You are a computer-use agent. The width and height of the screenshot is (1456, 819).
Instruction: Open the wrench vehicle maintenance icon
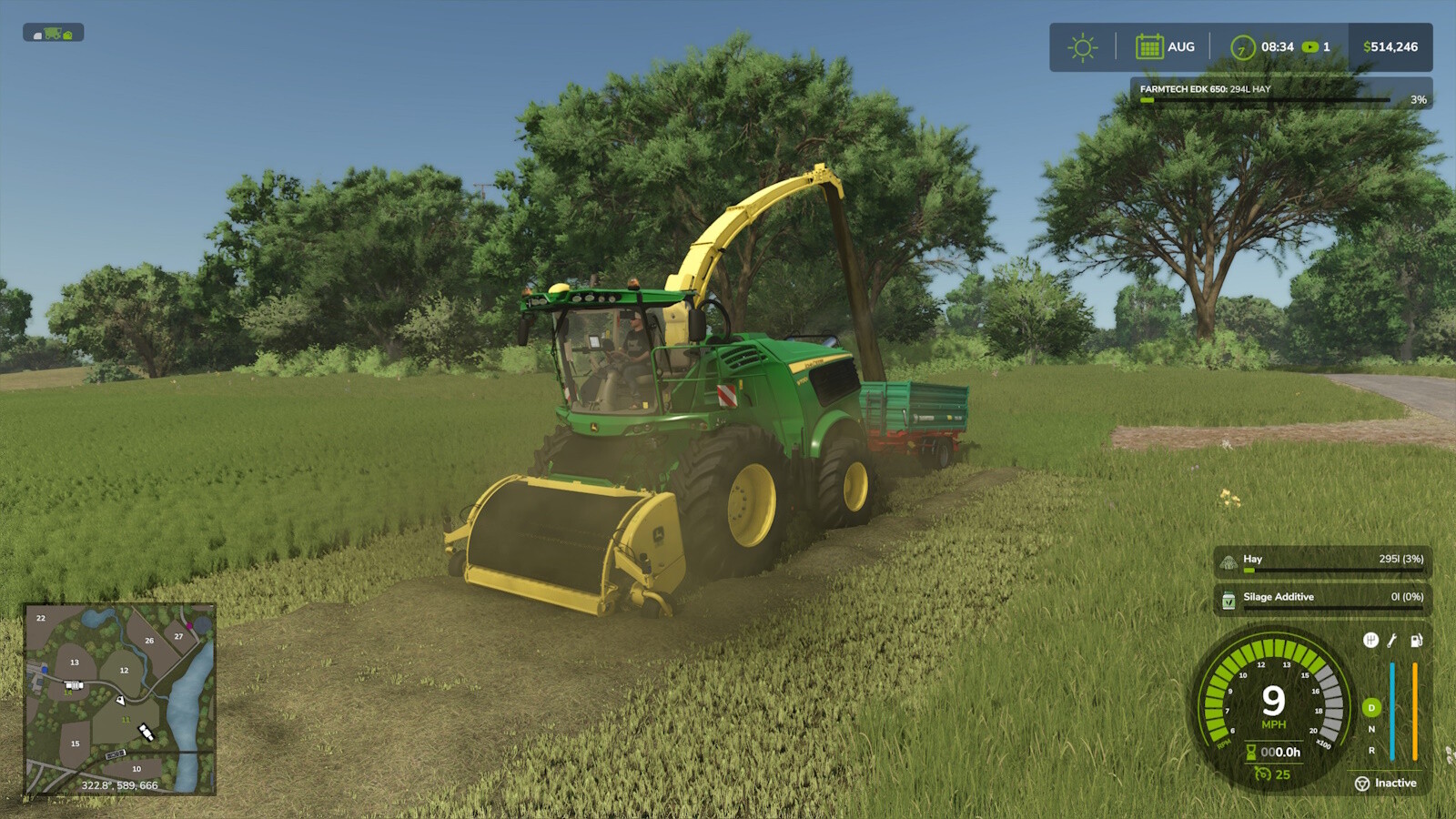click(x=1391, y=641)
